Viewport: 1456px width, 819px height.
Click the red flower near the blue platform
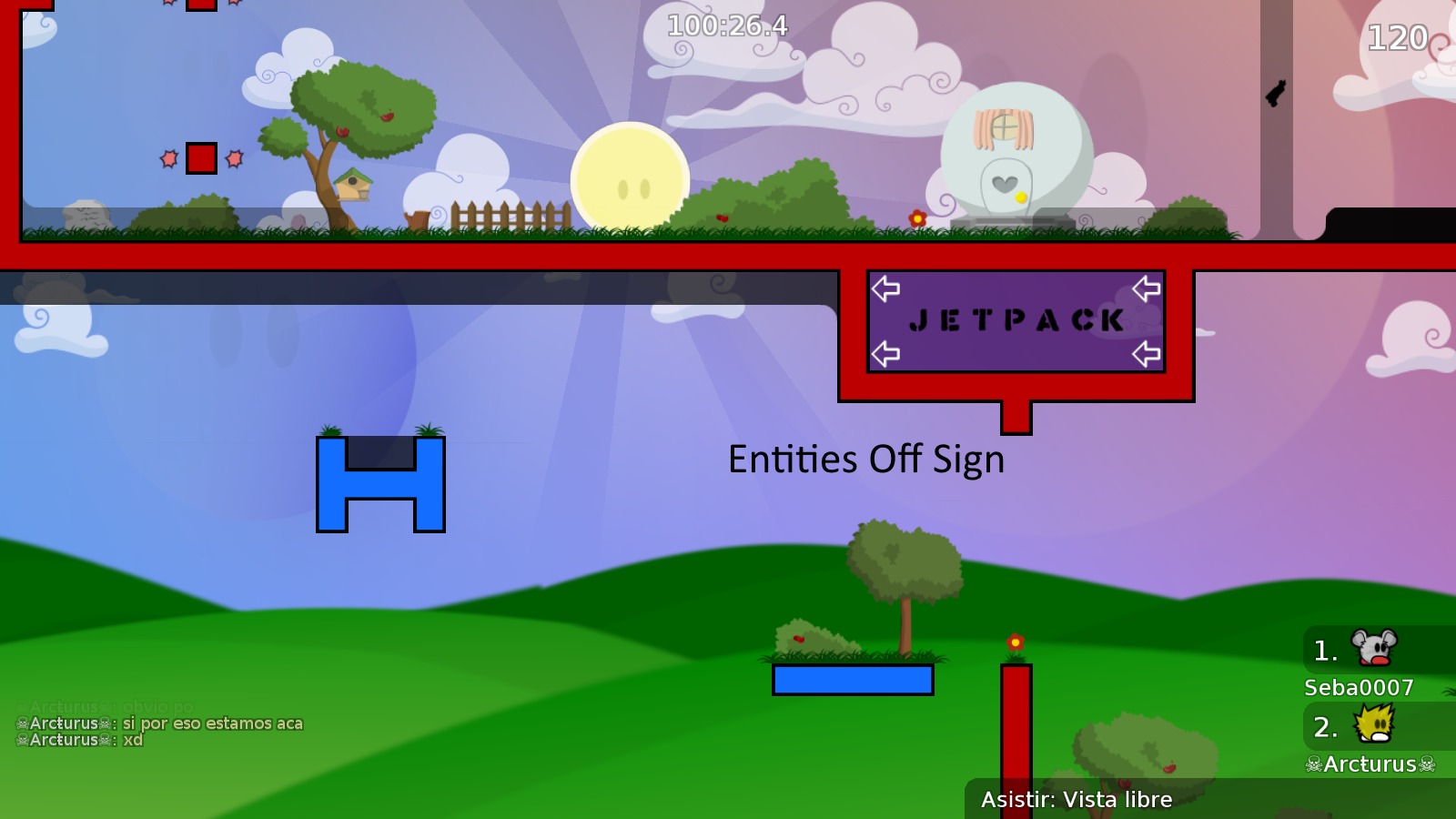tap(1014, 642)
